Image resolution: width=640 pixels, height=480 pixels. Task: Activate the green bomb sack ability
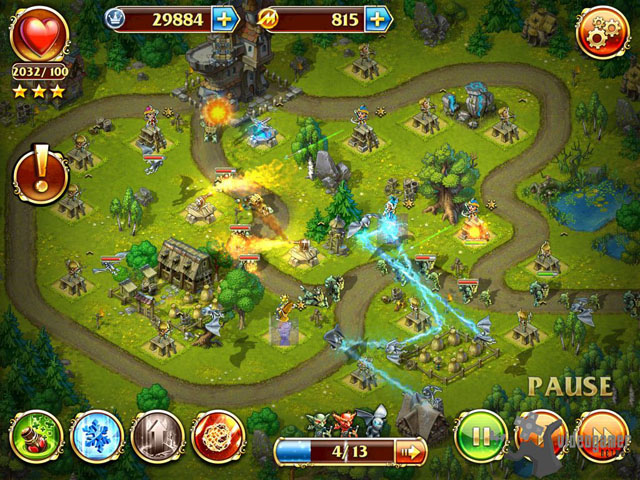pyautogui.click(x=37, y=437)
